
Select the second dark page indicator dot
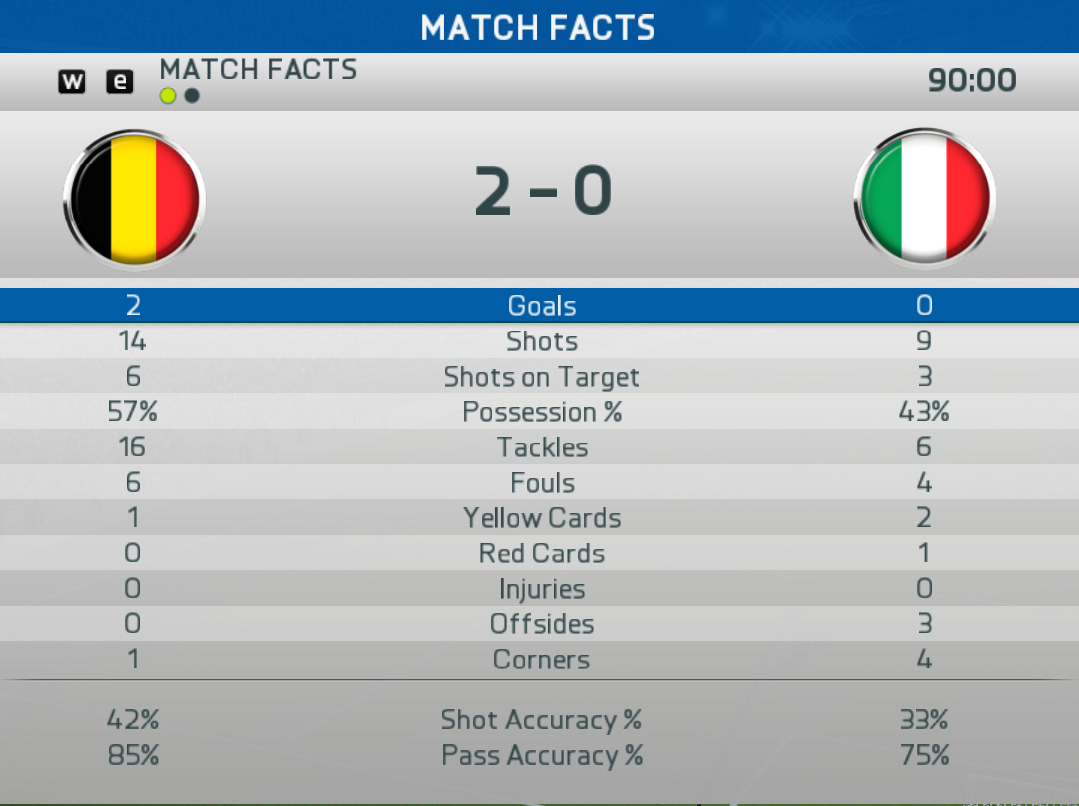[x=192, y=96]
